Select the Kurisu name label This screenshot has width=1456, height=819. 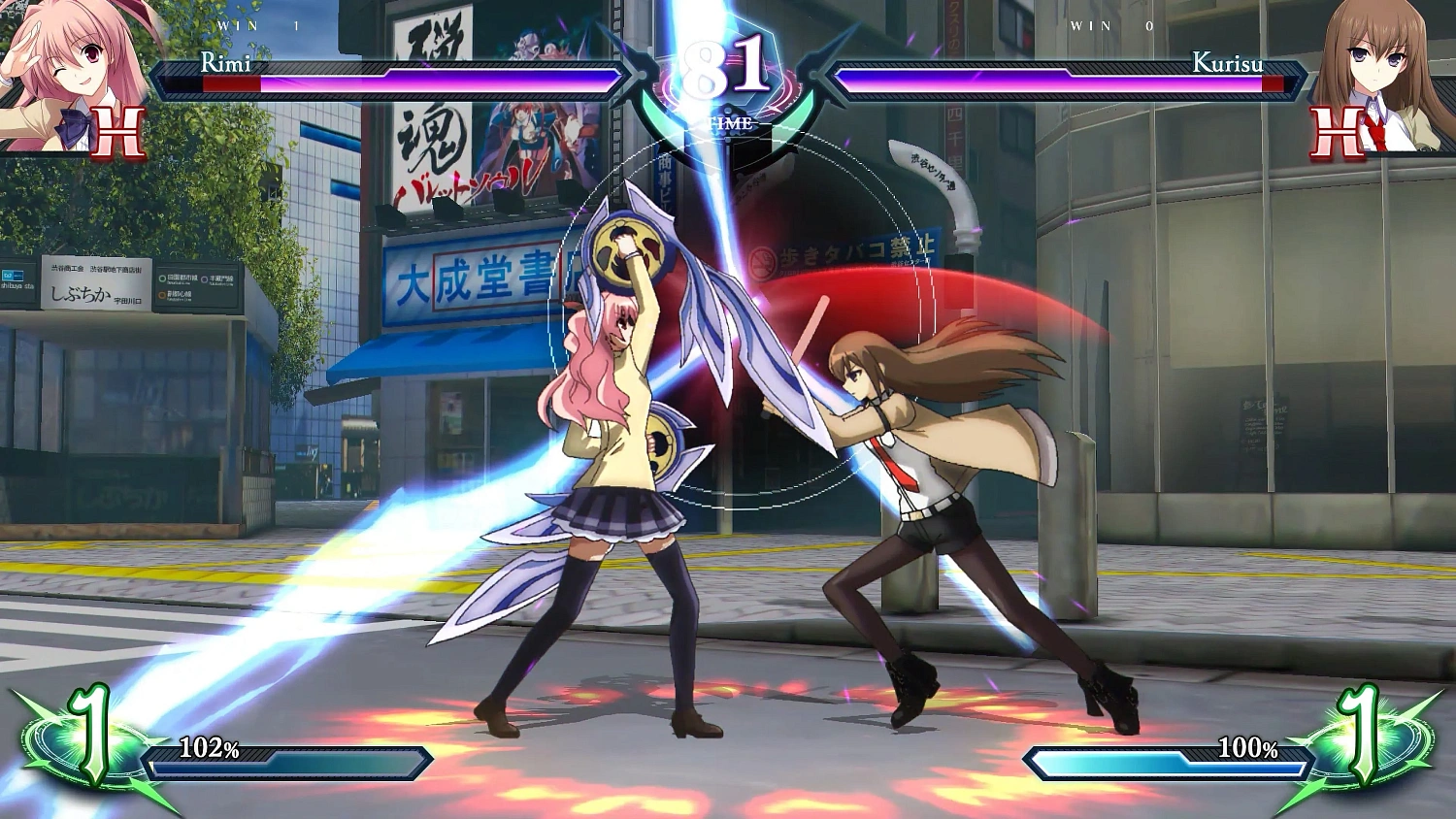[1229, 66]
